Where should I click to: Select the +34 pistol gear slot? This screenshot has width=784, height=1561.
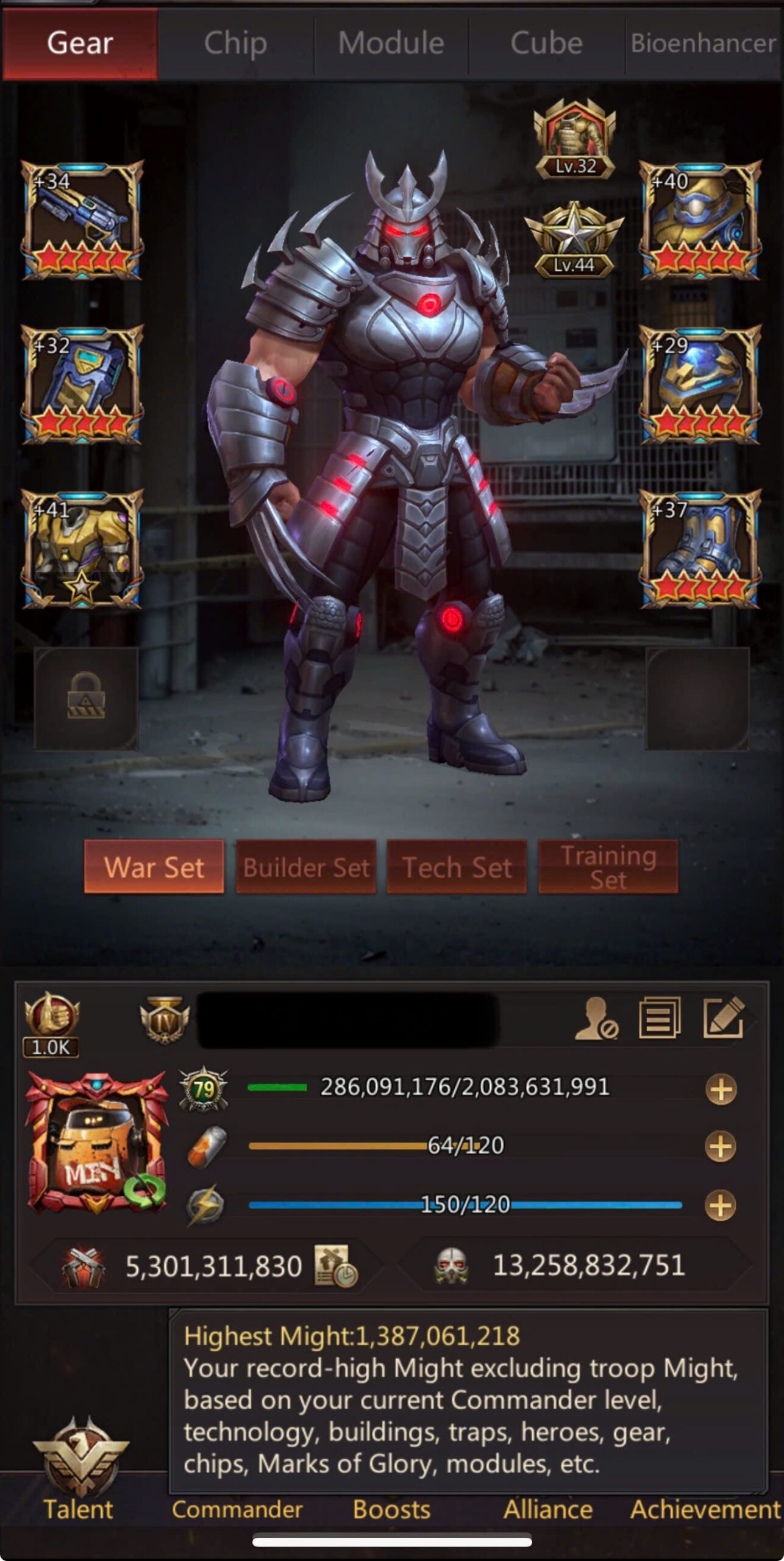(x=82, y=220)
